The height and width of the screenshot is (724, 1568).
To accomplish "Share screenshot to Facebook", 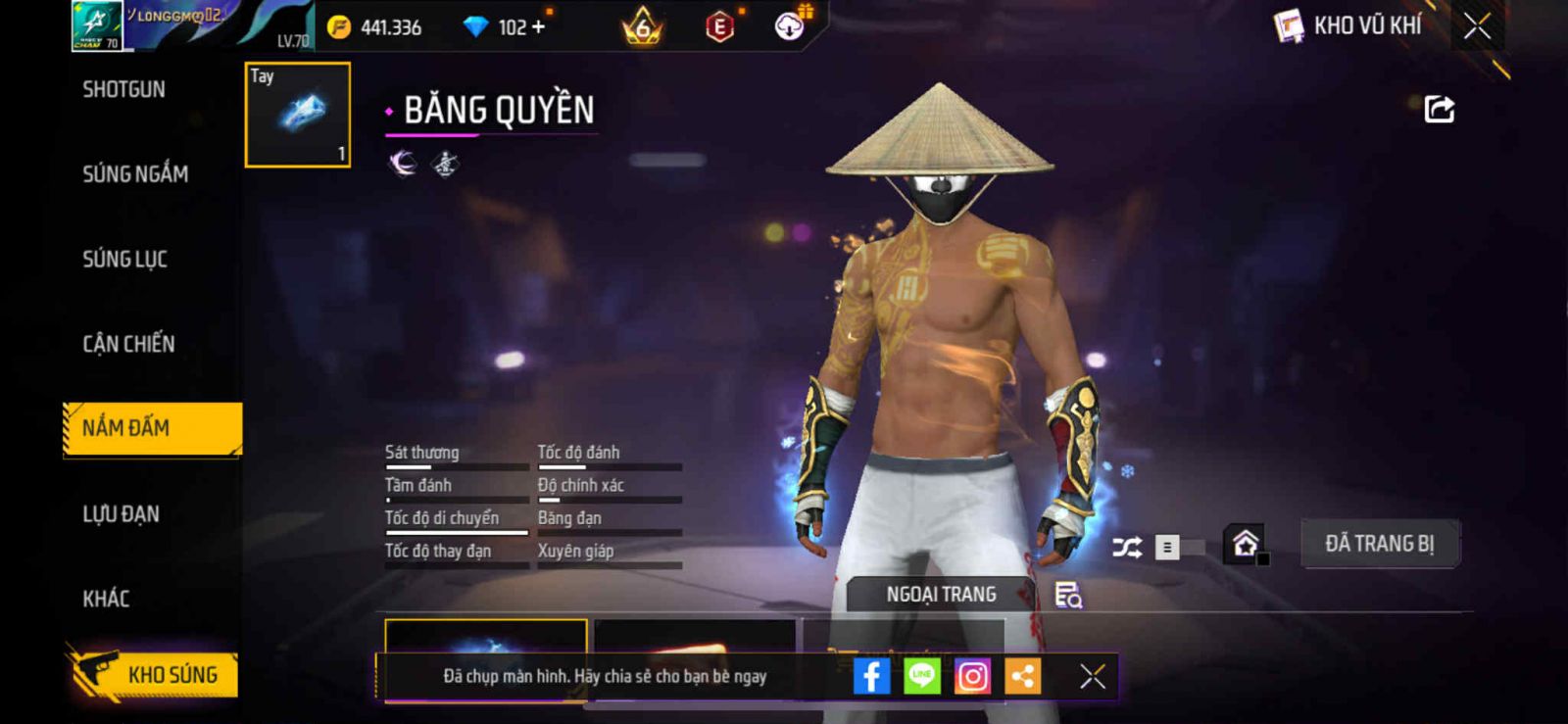I will (871, 676).
